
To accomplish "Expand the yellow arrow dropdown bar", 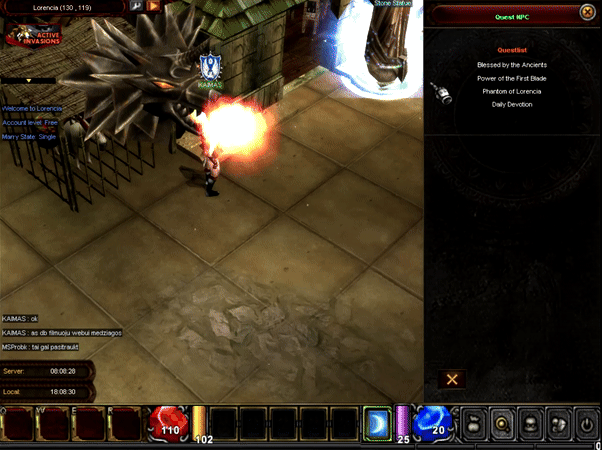I will point(28,80).
